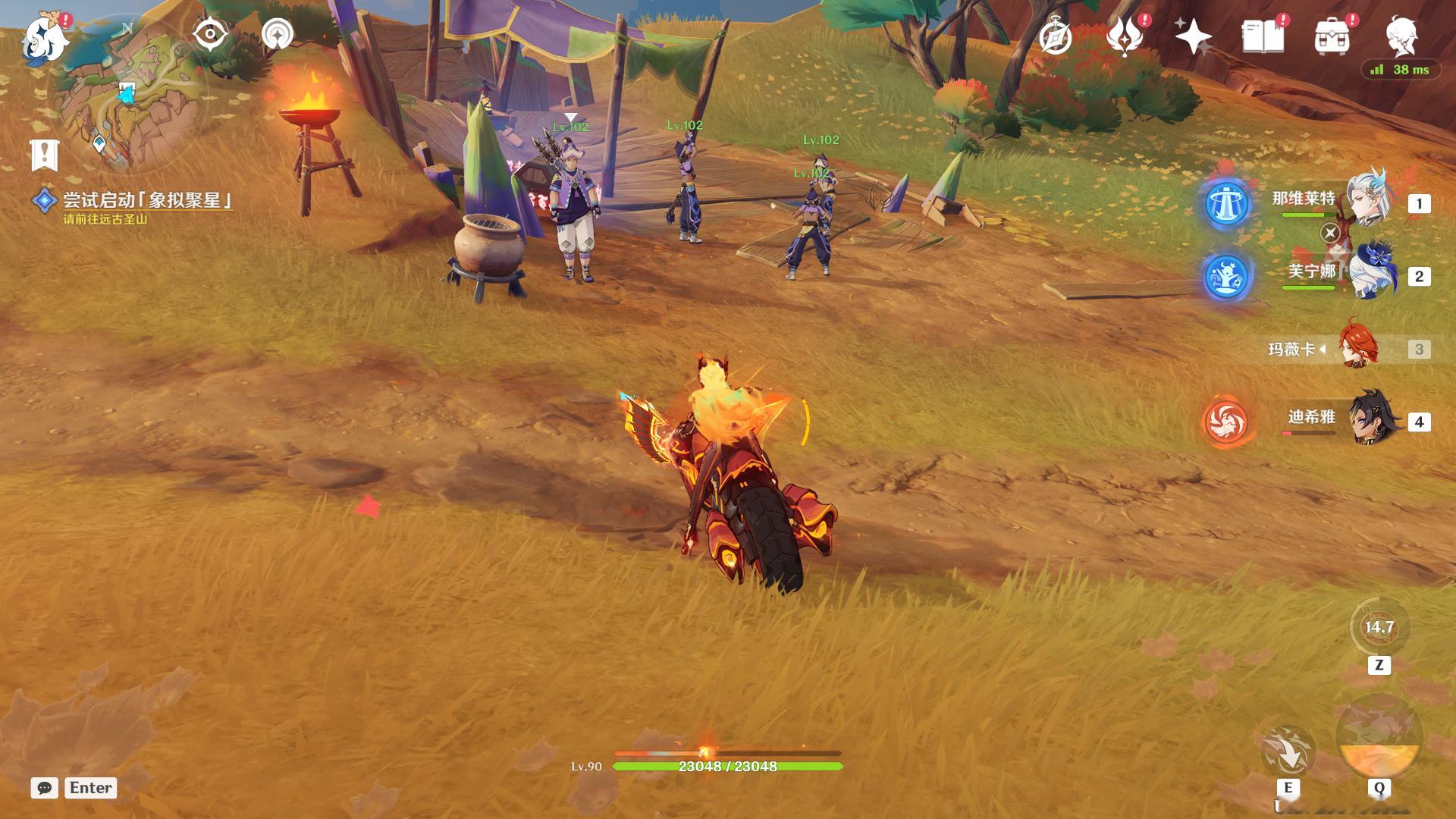Viewport: 1456px width, 819px height.
Task: Use the gadget with 14.7 cooldown
Action: pyautogui.click(x=1379, y=628)
